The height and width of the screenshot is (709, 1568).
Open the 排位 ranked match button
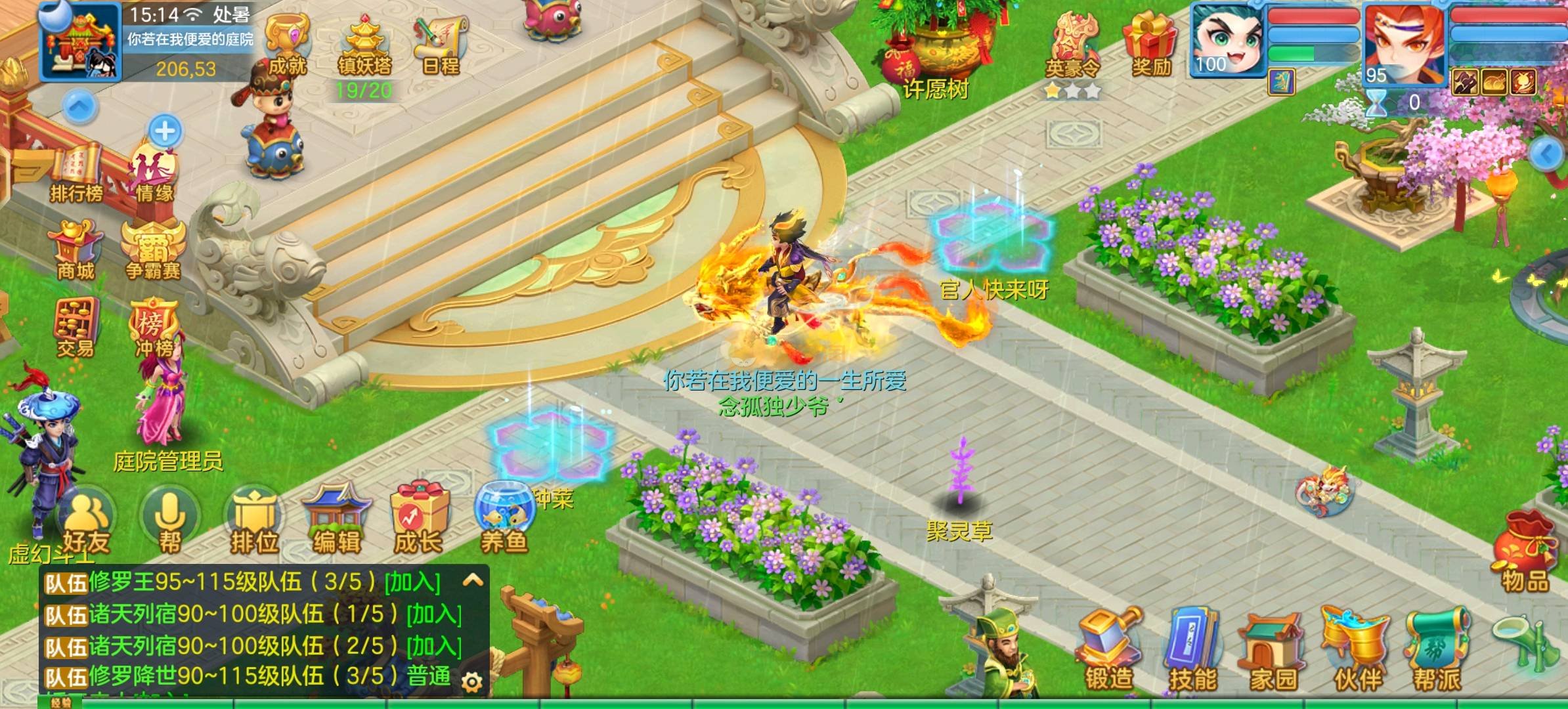coord(254,523)
